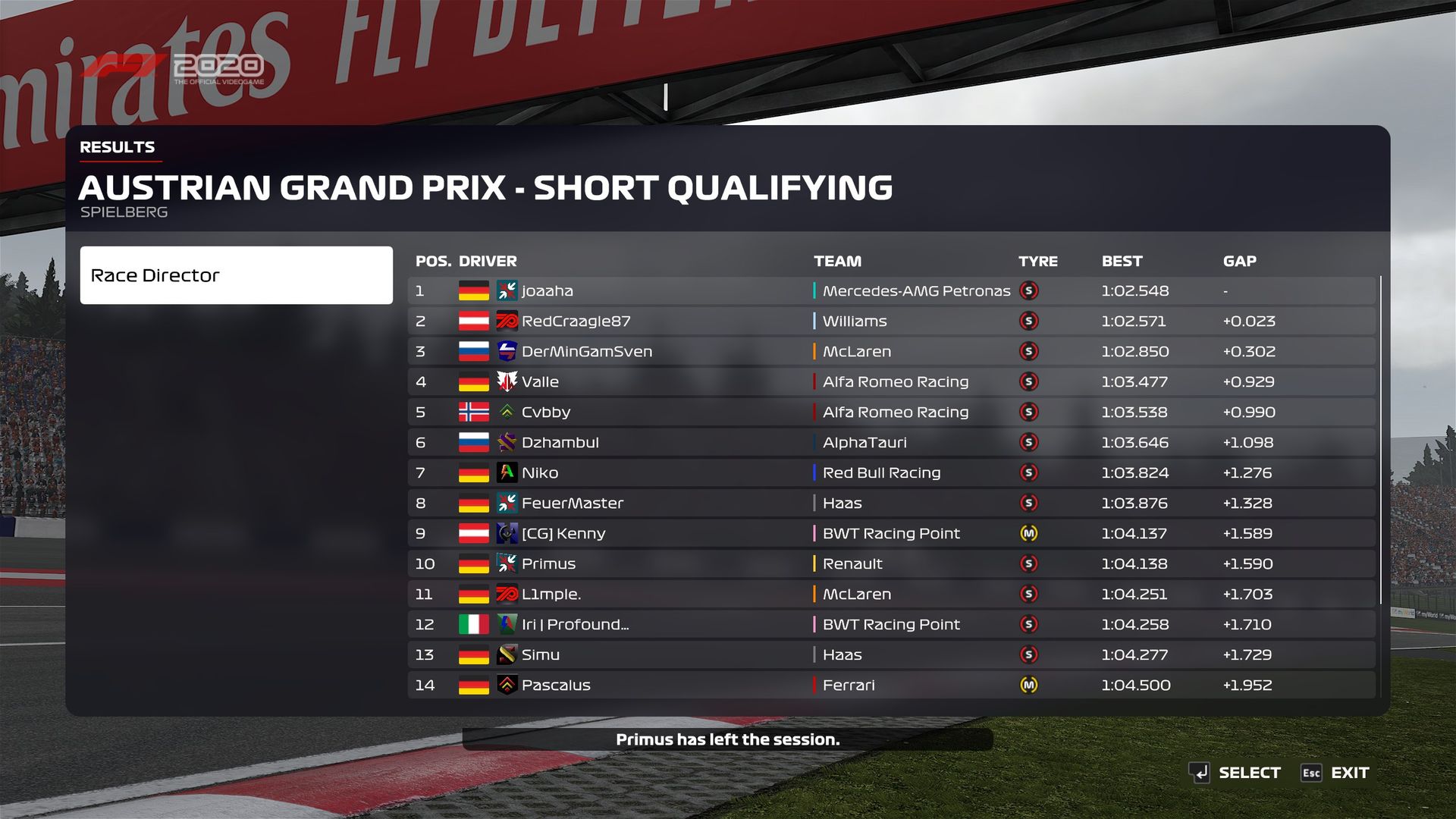
Task: Select Niko's Red Bull Racing row
Action: tap(891, 473)
